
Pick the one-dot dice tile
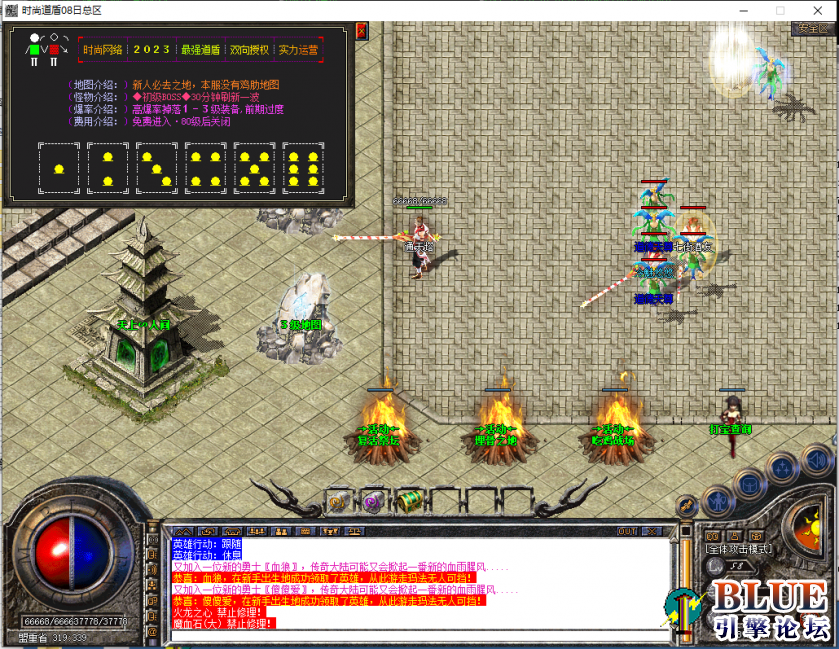click(59, 167)
